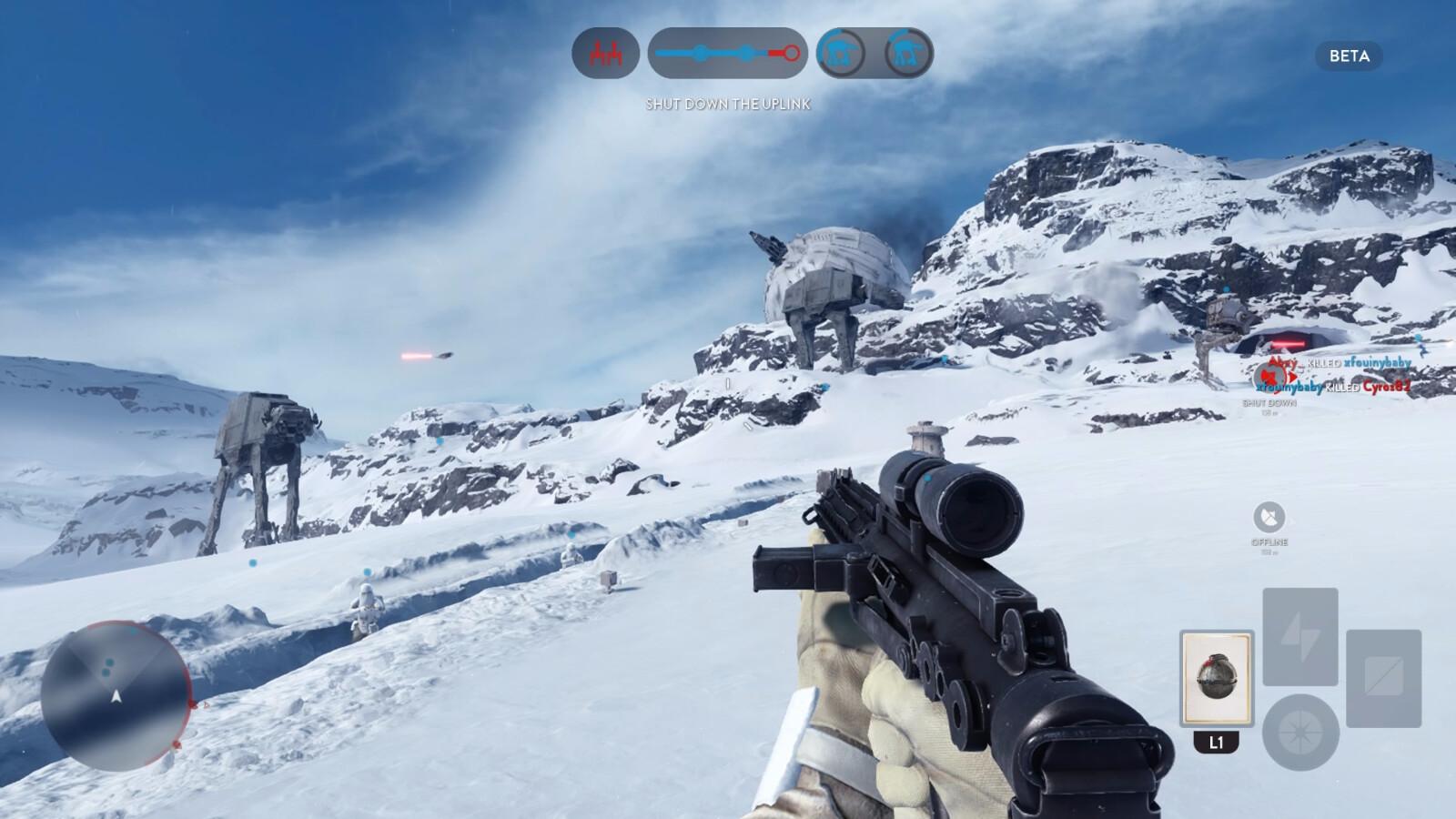The height and width of the screenshot is (819, 1456).
Task: Select the red SHUT DOWN objective marker
Action: pyautogui.click(x=1269, y=376)
